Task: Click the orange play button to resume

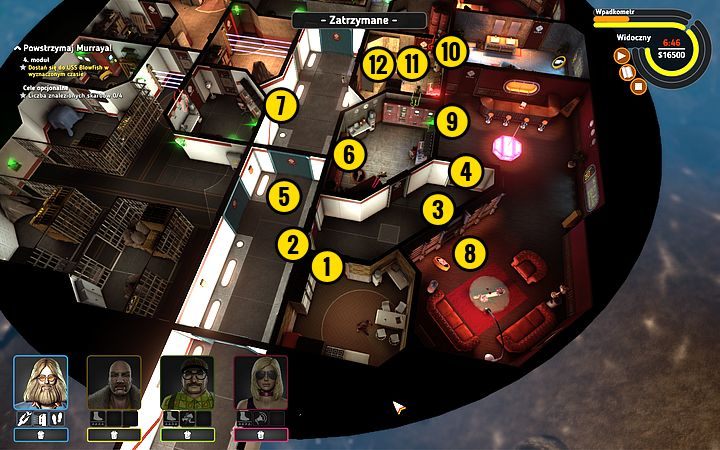Action: (x=621, y=57)
